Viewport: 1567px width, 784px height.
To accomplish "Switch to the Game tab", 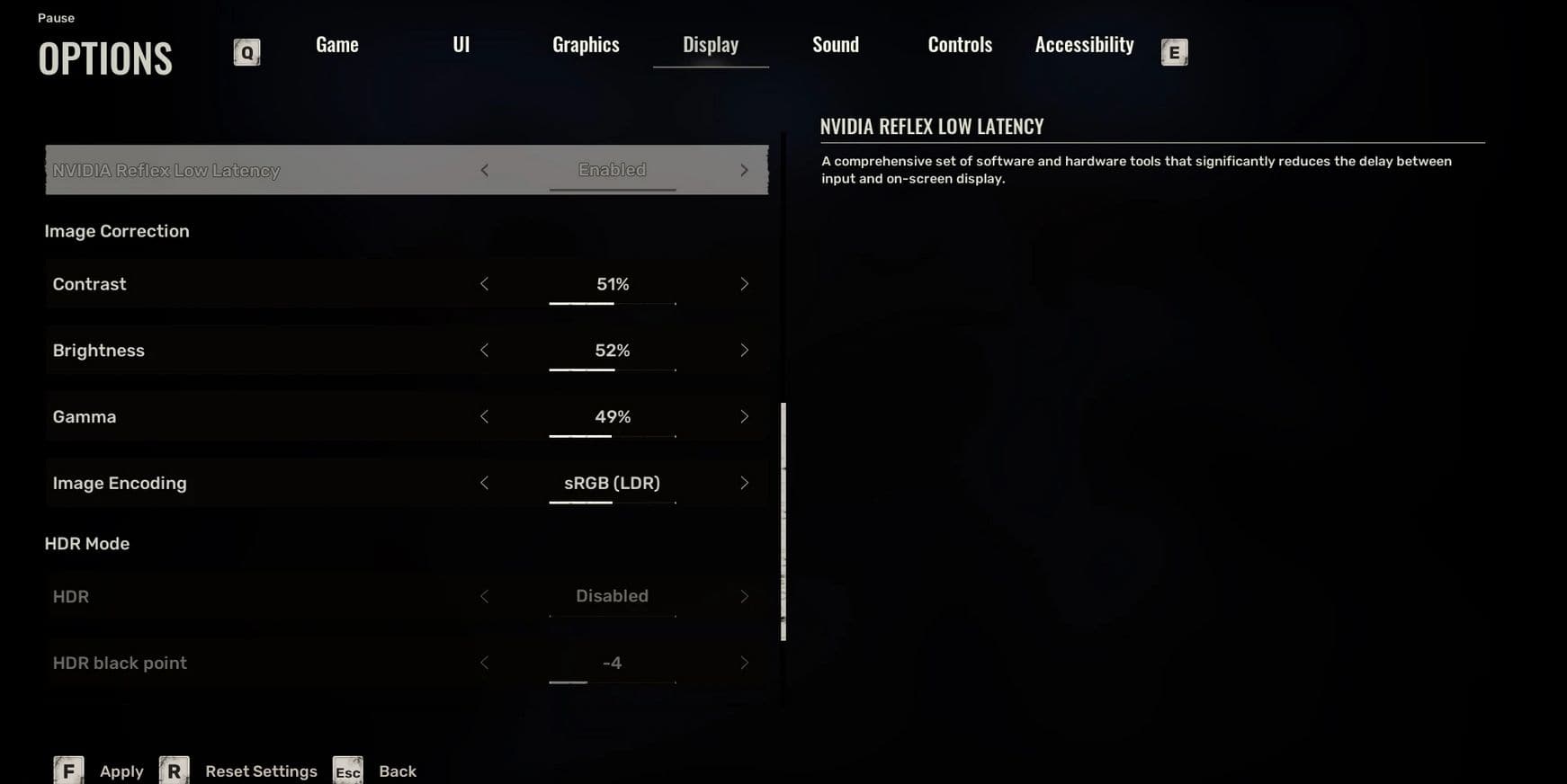I will pos(337,45).
